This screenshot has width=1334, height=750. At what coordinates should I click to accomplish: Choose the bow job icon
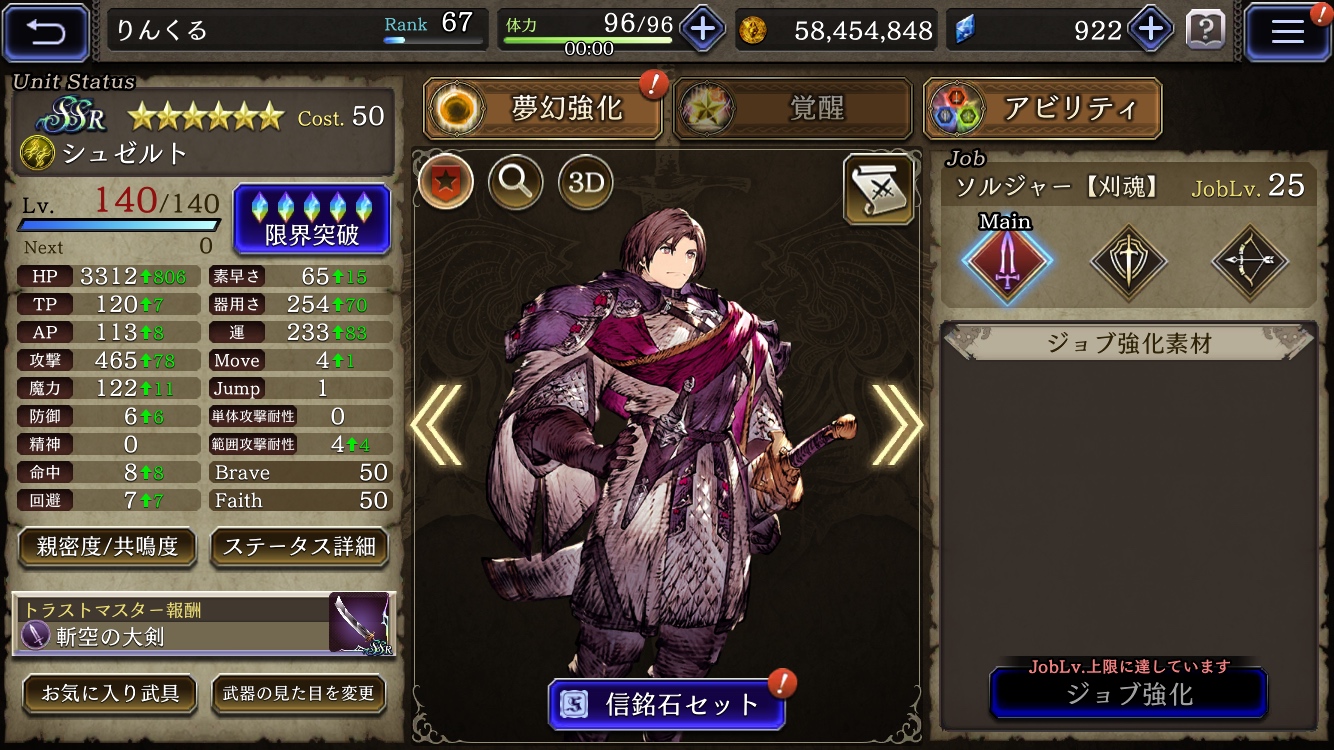(x=1250, y=263)
